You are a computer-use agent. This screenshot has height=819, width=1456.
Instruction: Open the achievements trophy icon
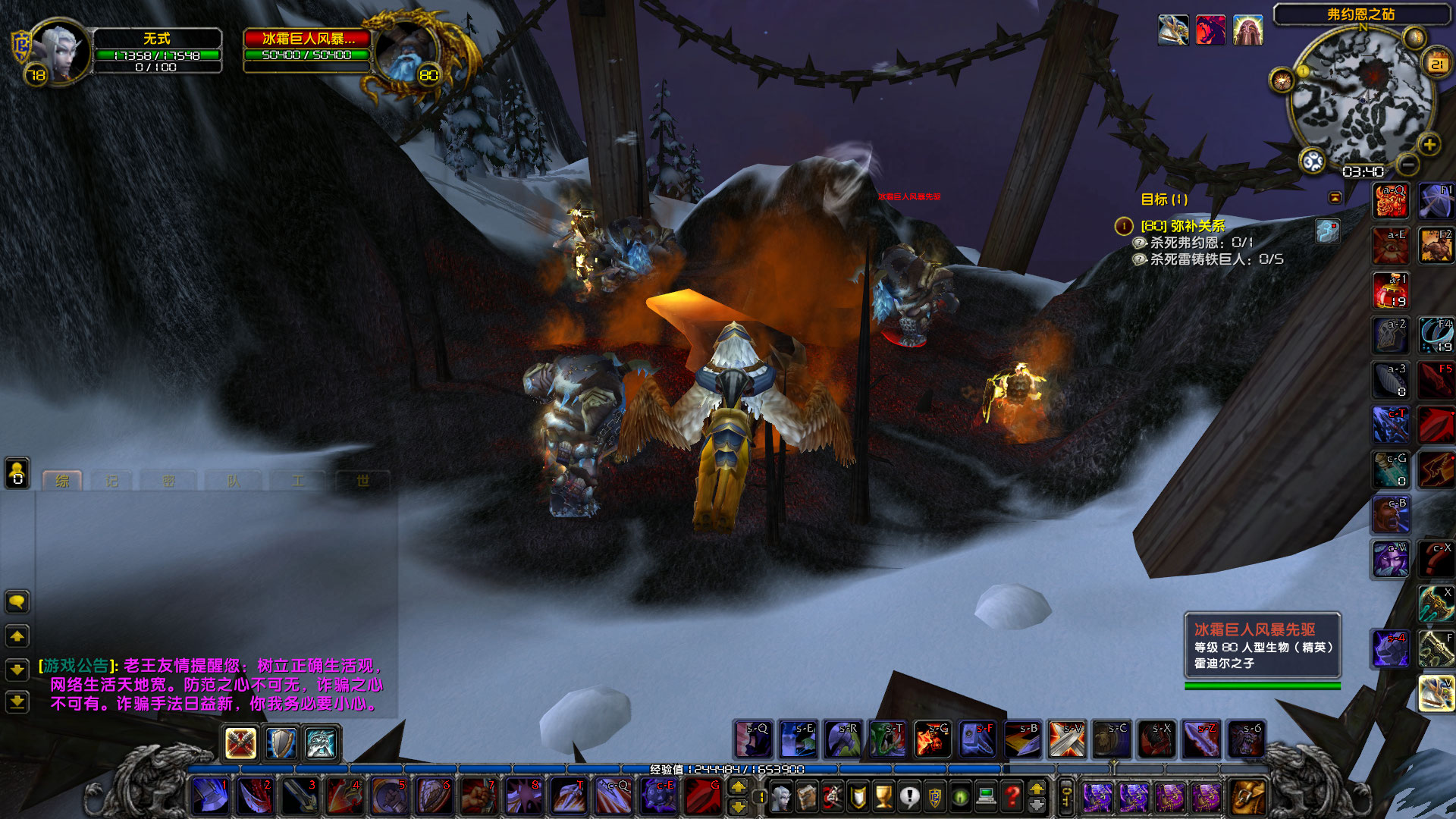883,795
